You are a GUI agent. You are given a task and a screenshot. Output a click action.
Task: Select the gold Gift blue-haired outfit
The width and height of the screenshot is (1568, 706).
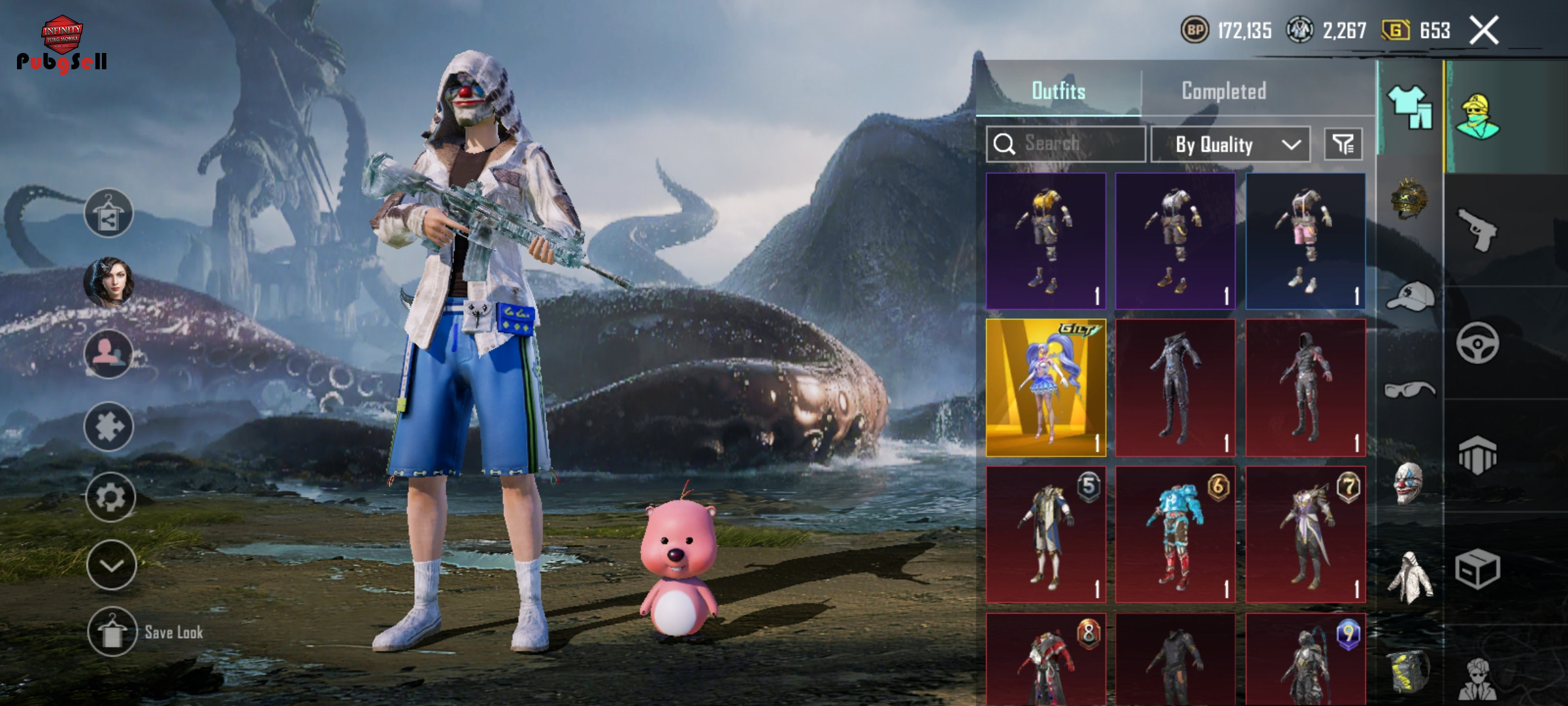1045,388
